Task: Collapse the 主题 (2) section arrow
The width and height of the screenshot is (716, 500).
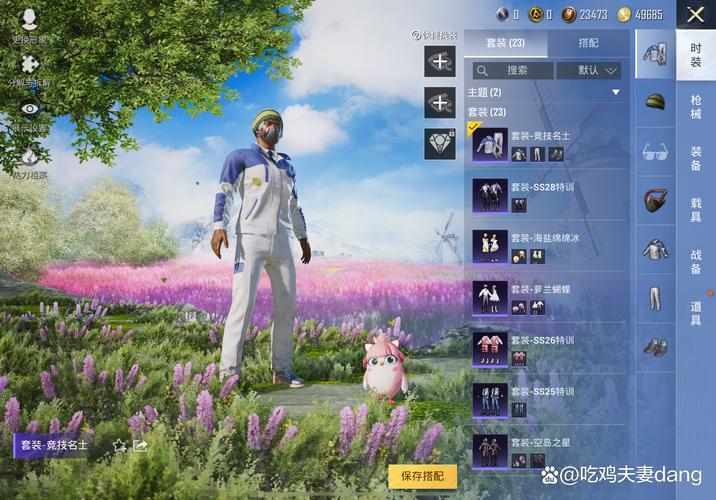Action: (616, 93)
